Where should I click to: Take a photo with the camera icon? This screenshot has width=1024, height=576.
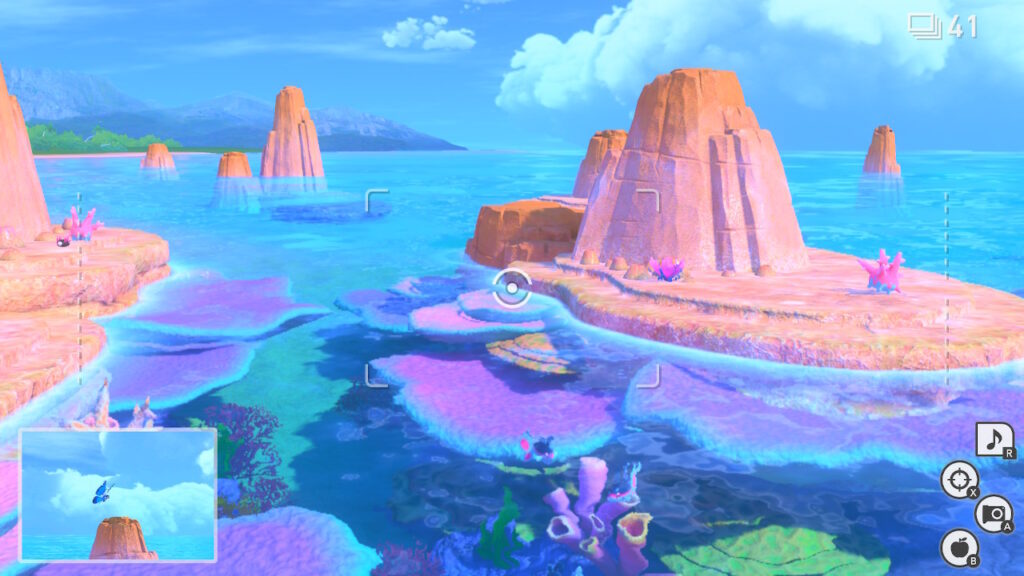pyautogui.click(x=992, y=513)
